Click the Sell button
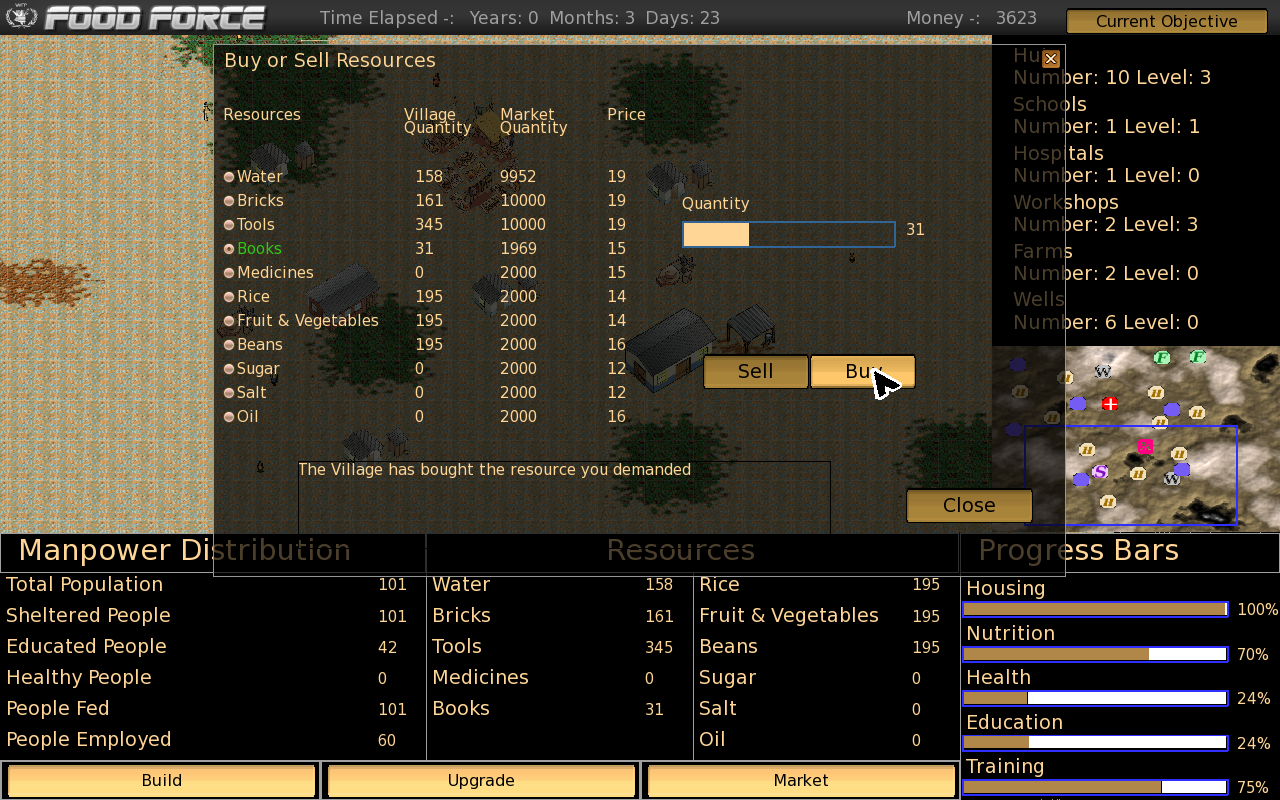 755,372
